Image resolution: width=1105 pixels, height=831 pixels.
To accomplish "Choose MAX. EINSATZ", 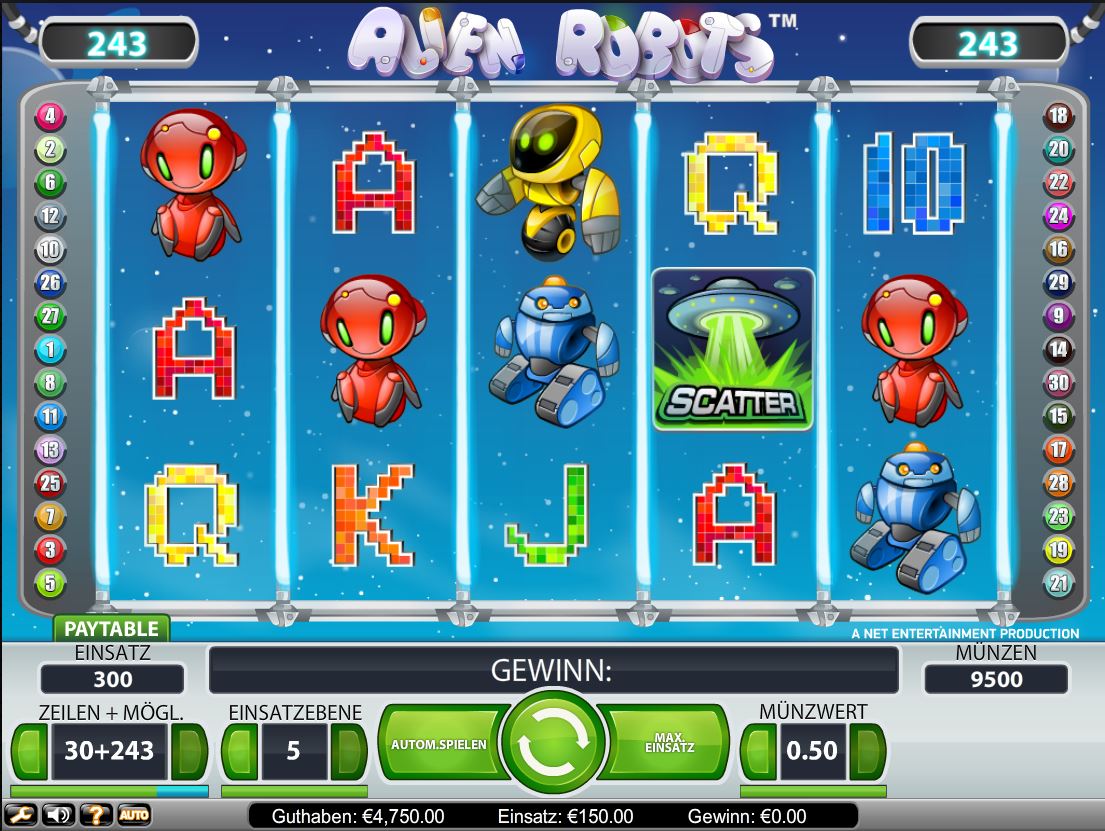I will [670, 745].
